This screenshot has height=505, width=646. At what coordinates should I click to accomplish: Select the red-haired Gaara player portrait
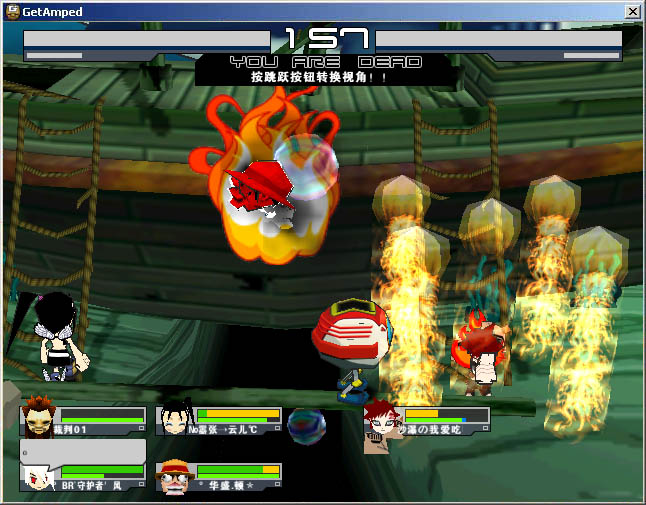tap(383, 420)
